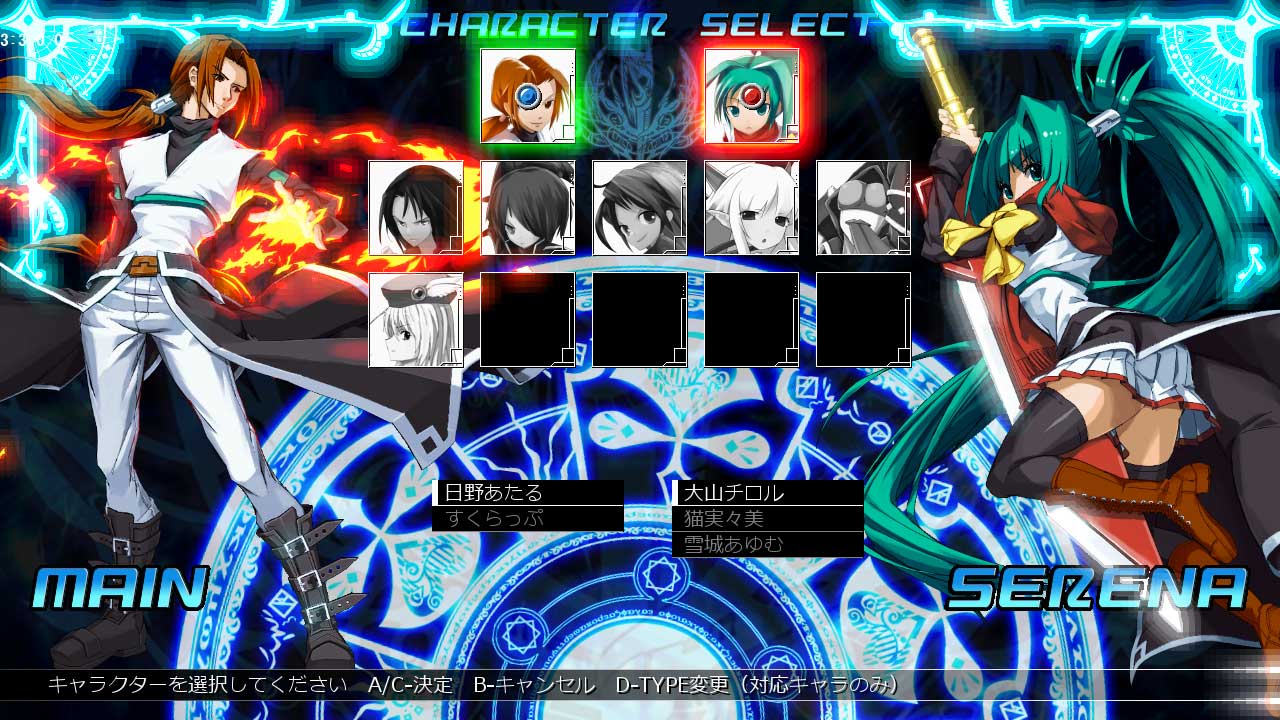Viewport: 1280px width, 720px height.
Task: Select the 大山チロル type entry
Action: coord(768,492)
